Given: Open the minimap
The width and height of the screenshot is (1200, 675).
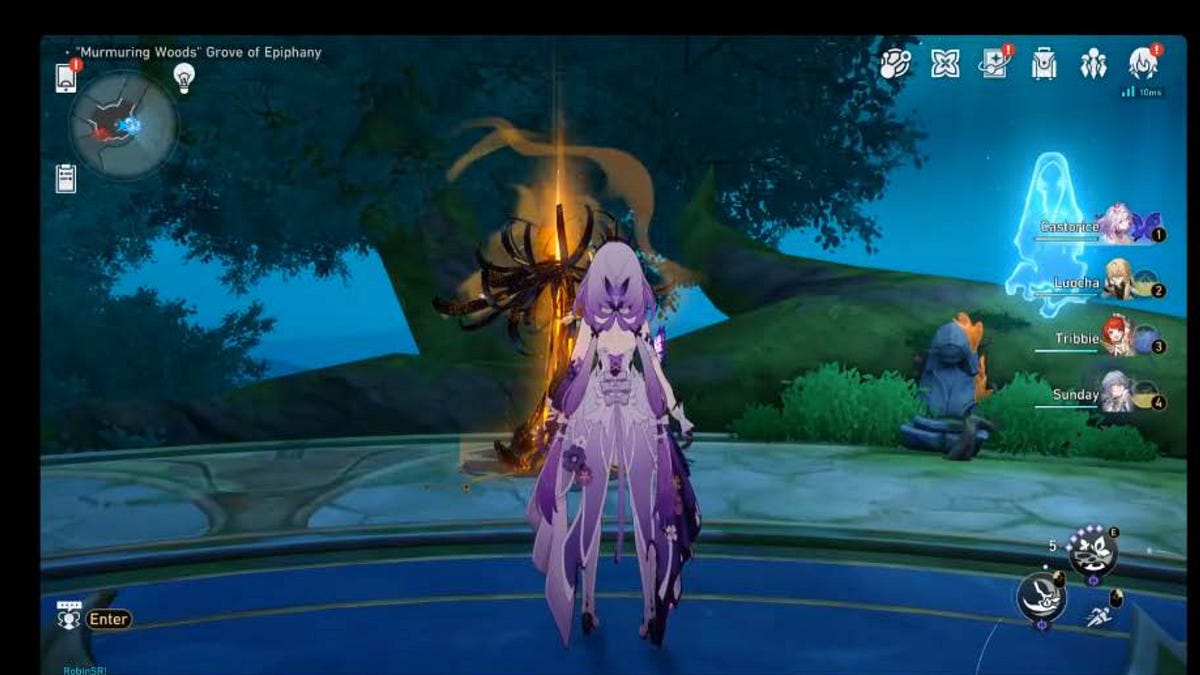Looking at the screenshot, I should [123, 125].
